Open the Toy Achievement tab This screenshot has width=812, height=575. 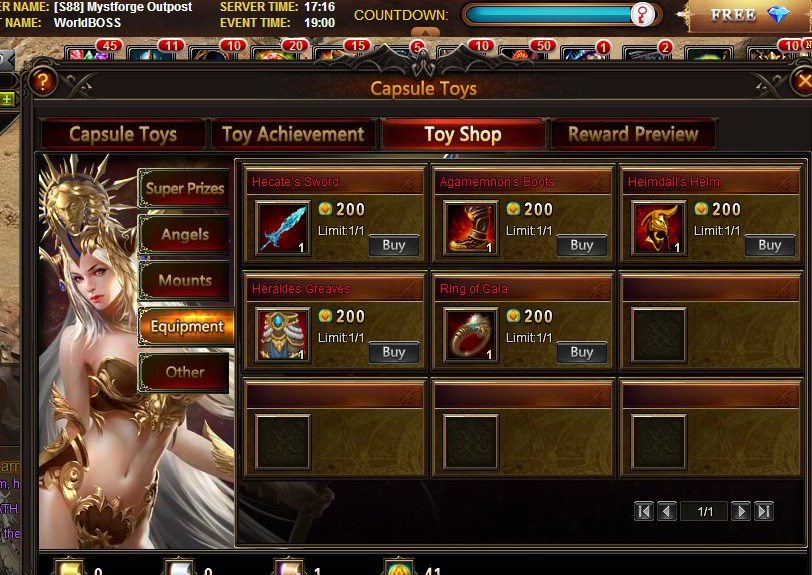pos(293,134)
